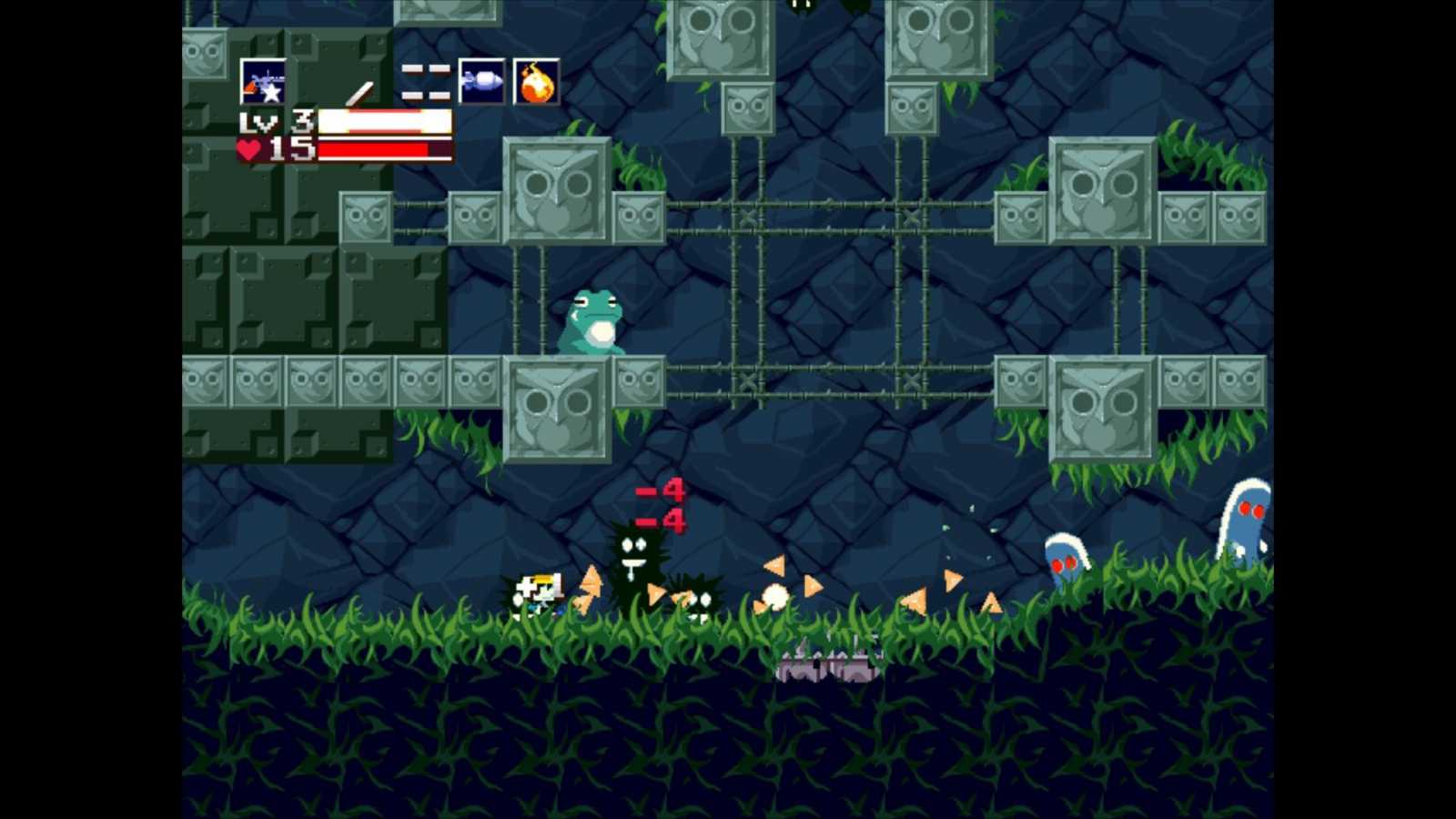Click the smaller Critter in the grass

coord(701,602)
